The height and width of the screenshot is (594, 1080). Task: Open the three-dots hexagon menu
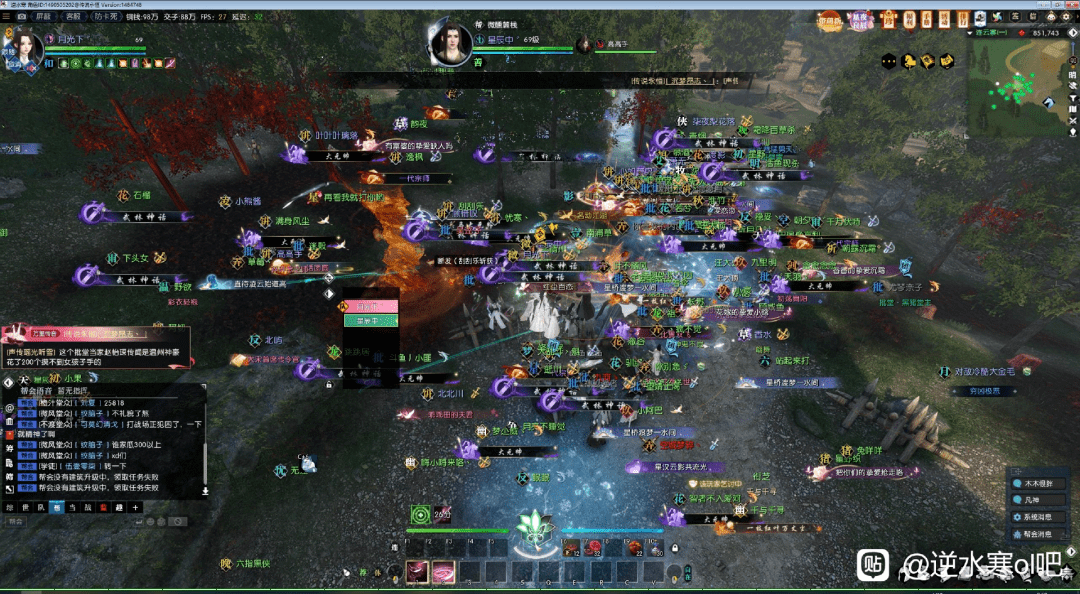pyautogui.click(x=888, y=61)
